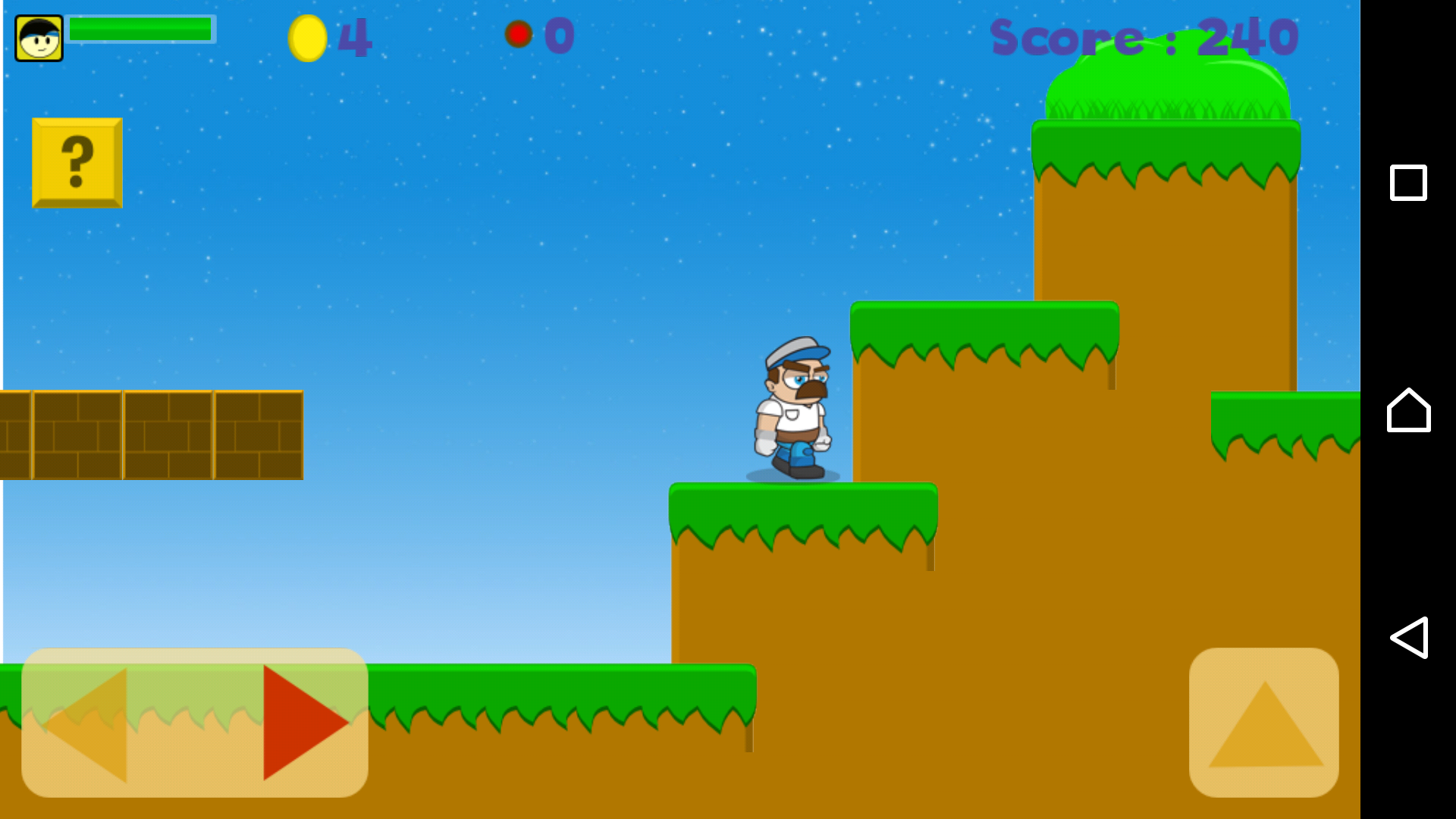The image size is (1456, 819).
Task: Tap the coin count number 4
Action: 356,36
